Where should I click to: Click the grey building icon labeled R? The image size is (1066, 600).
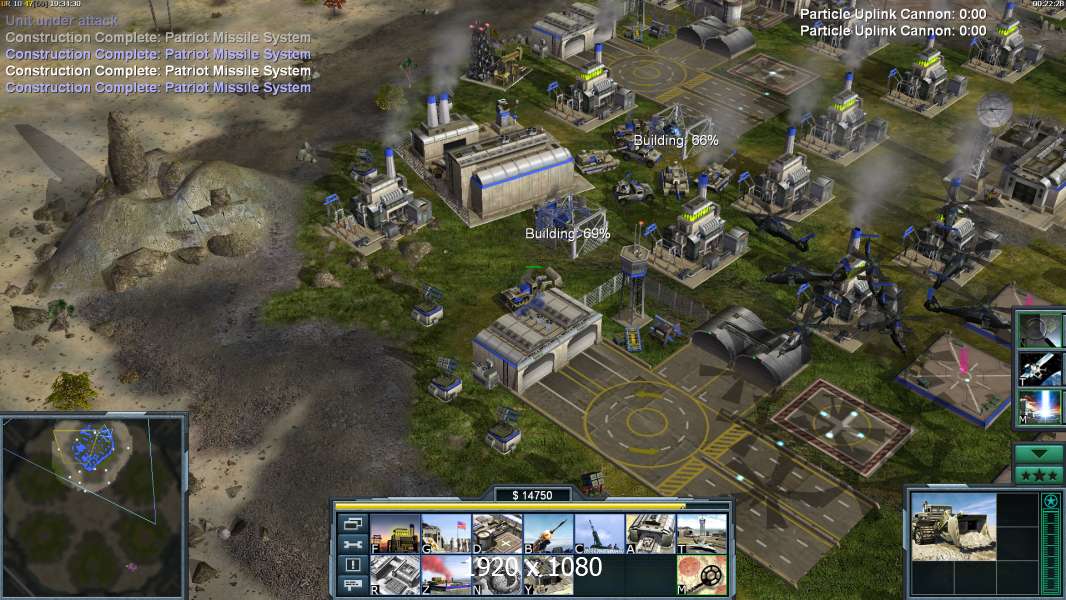394,575
